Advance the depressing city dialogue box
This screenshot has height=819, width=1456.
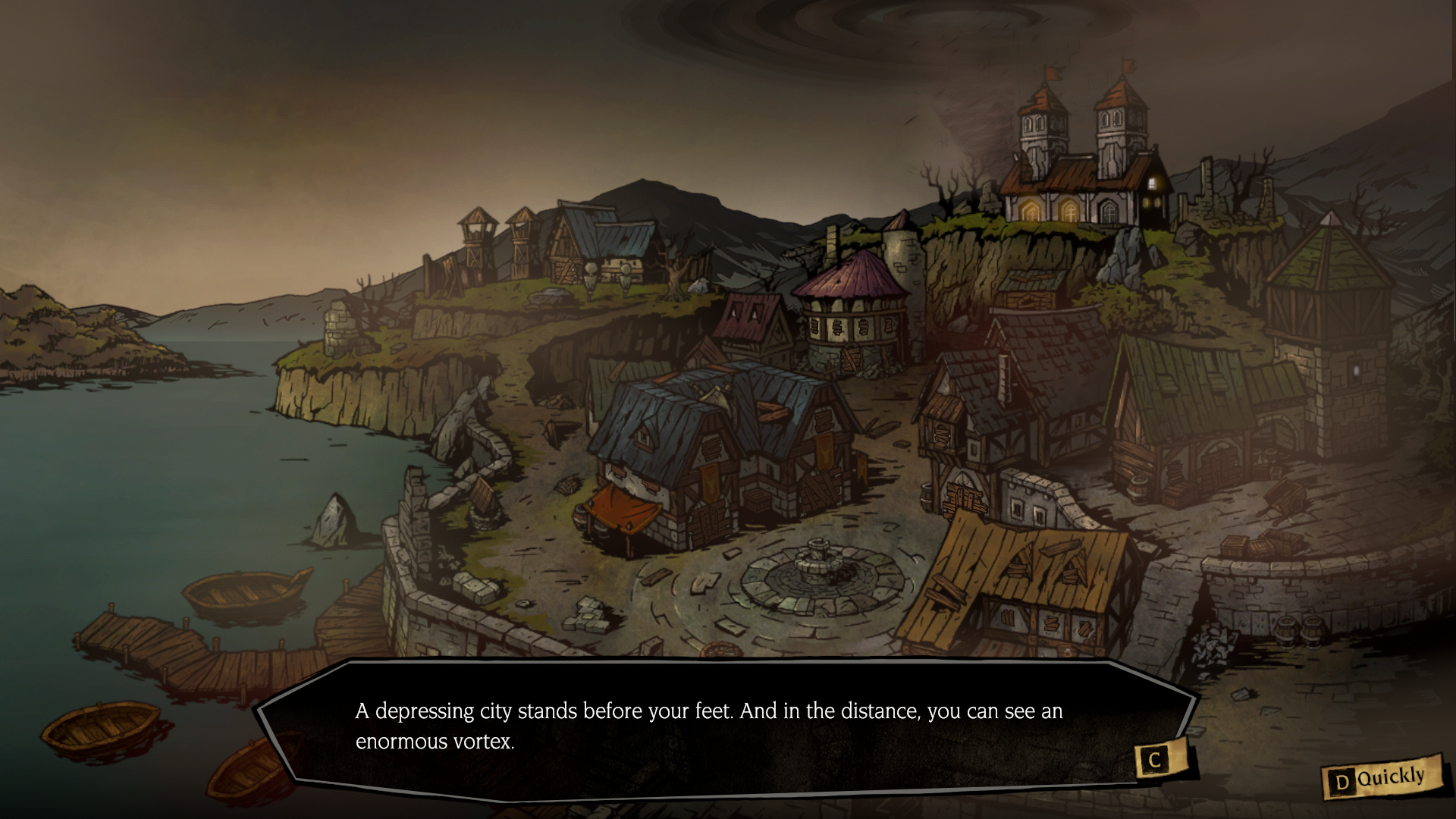click(1155, 760)
